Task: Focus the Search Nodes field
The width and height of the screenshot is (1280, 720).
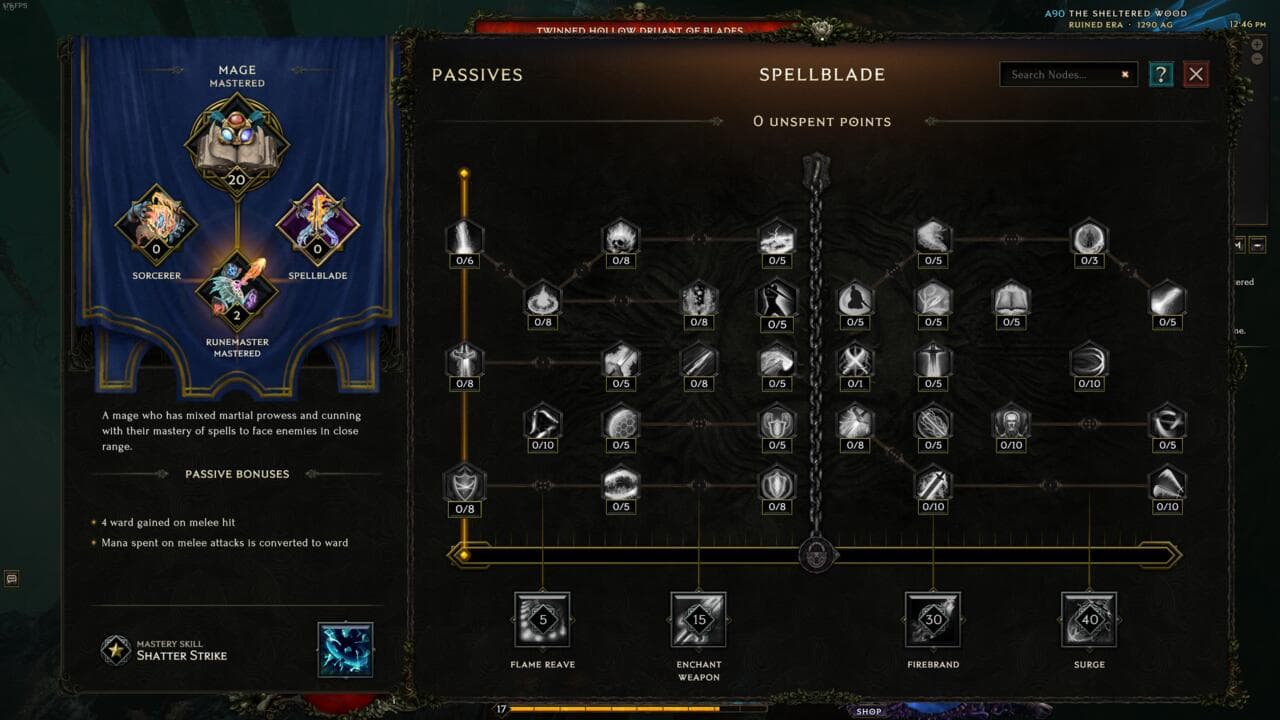Action: point(1062,74)
